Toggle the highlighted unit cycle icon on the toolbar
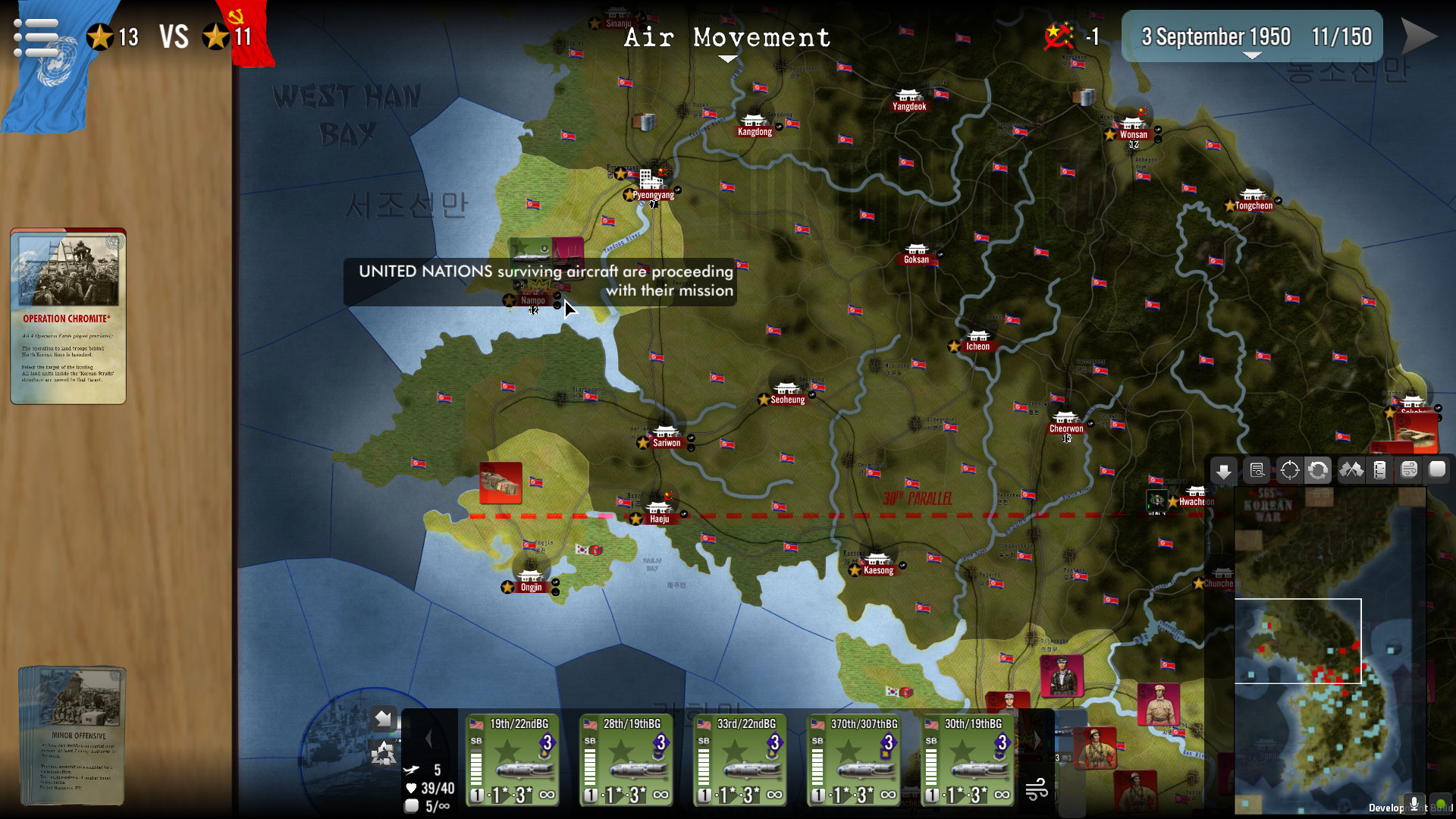 1319,470
